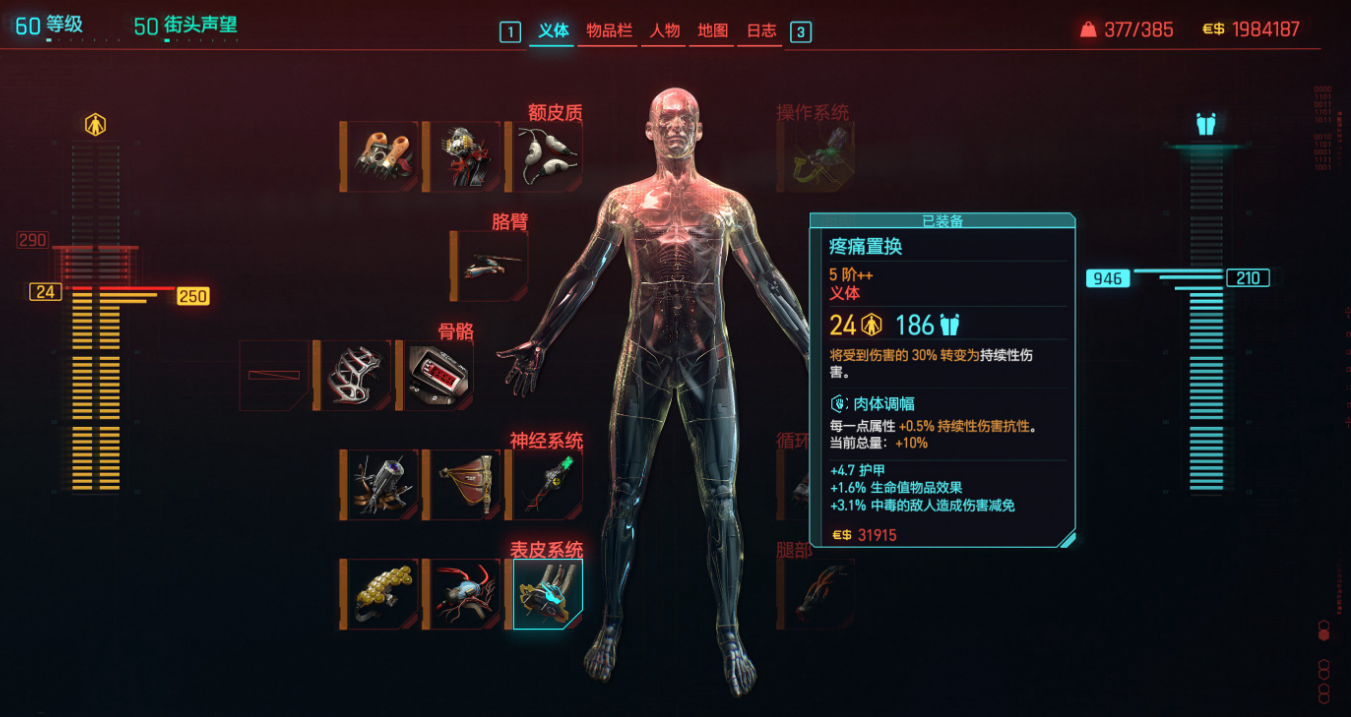Select the orange twin-handle frontal cortex implant

point(381,157)
